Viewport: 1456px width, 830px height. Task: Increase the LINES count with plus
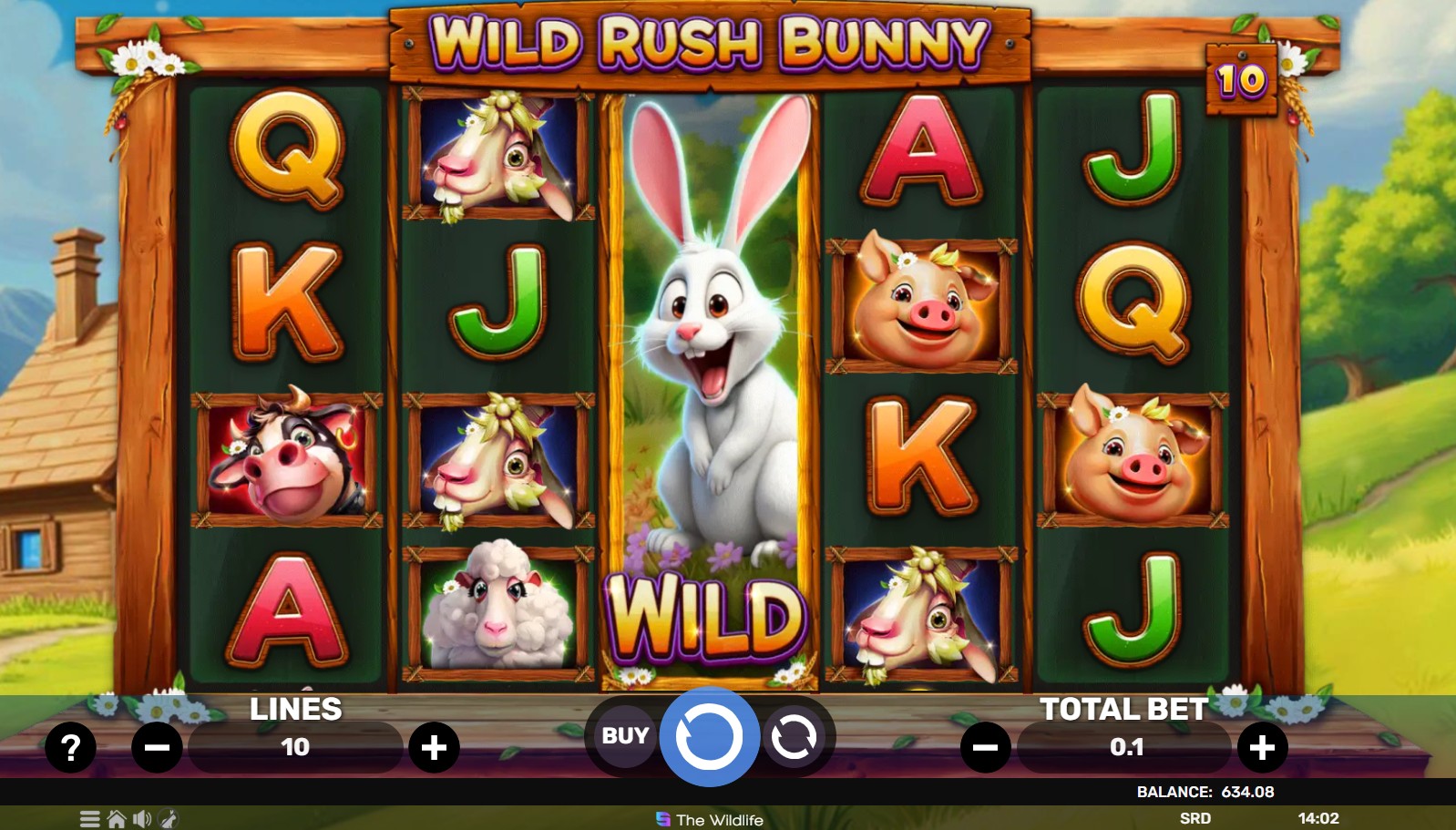435,747
